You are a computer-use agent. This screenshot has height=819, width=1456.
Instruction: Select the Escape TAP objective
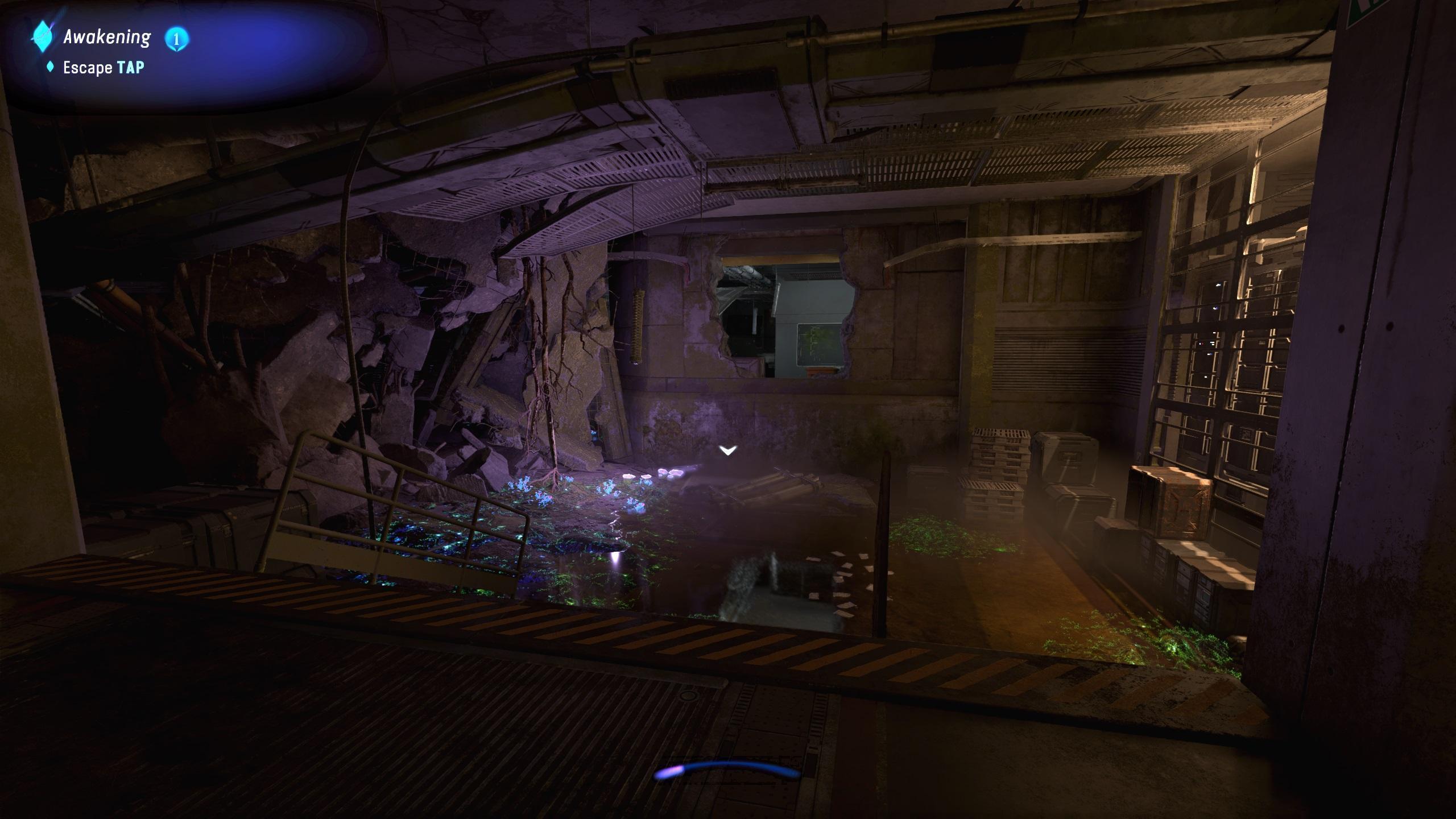(x=103, y=68)
